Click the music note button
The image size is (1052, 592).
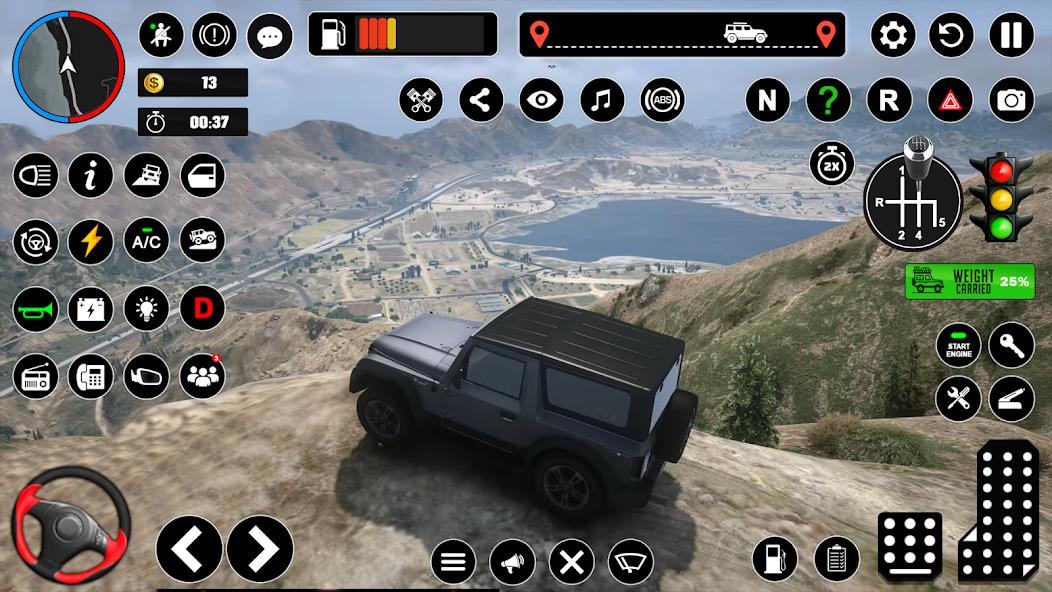point(602,100)
